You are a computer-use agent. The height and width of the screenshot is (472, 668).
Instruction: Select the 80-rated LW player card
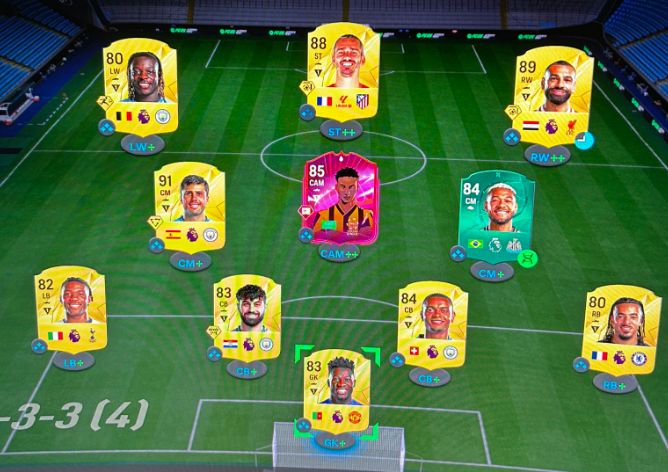pos(140,86)
